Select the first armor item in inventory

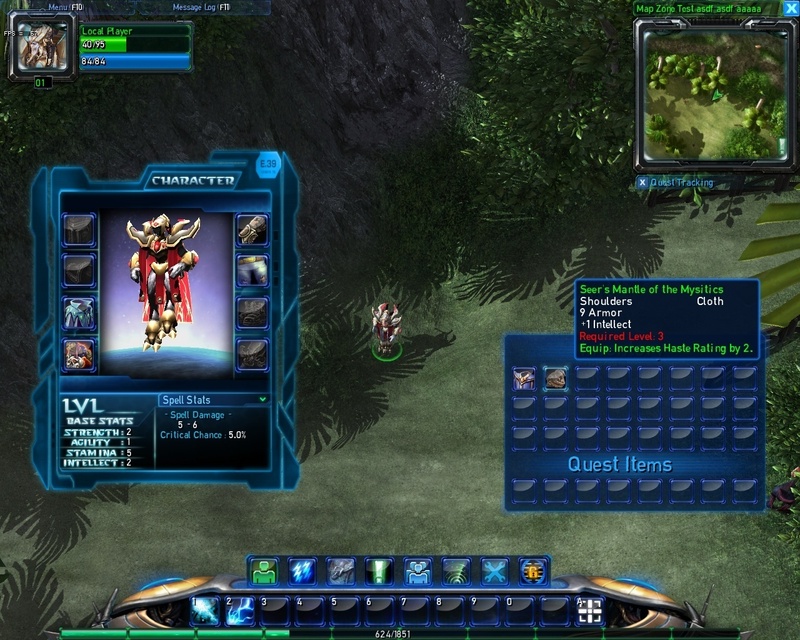coord(523,377)
